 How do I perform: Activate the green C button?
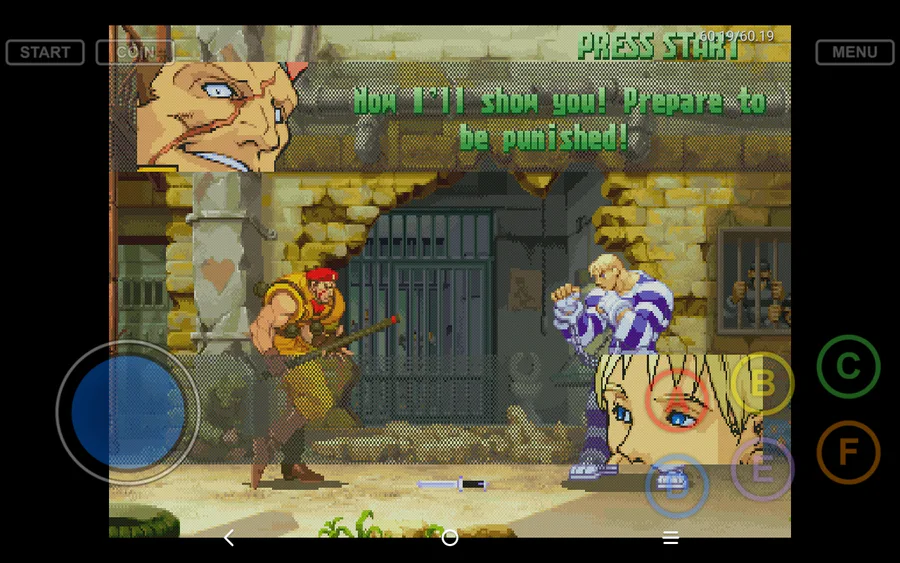click(848, 367)
